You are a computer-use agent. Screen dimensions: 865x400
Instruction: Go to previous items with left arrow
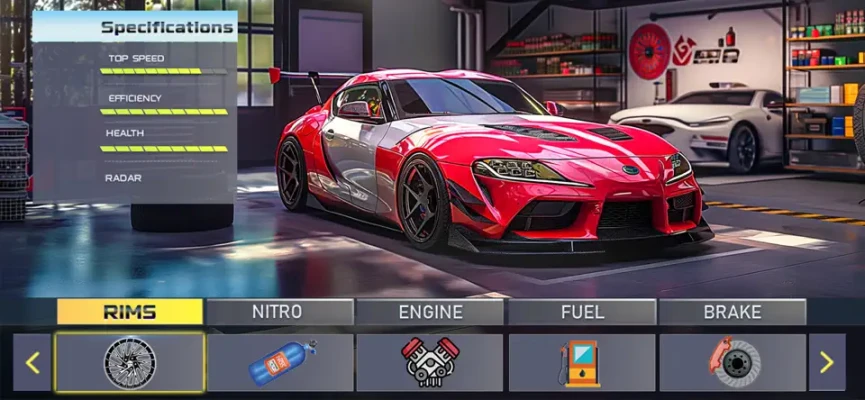(32, 362)
